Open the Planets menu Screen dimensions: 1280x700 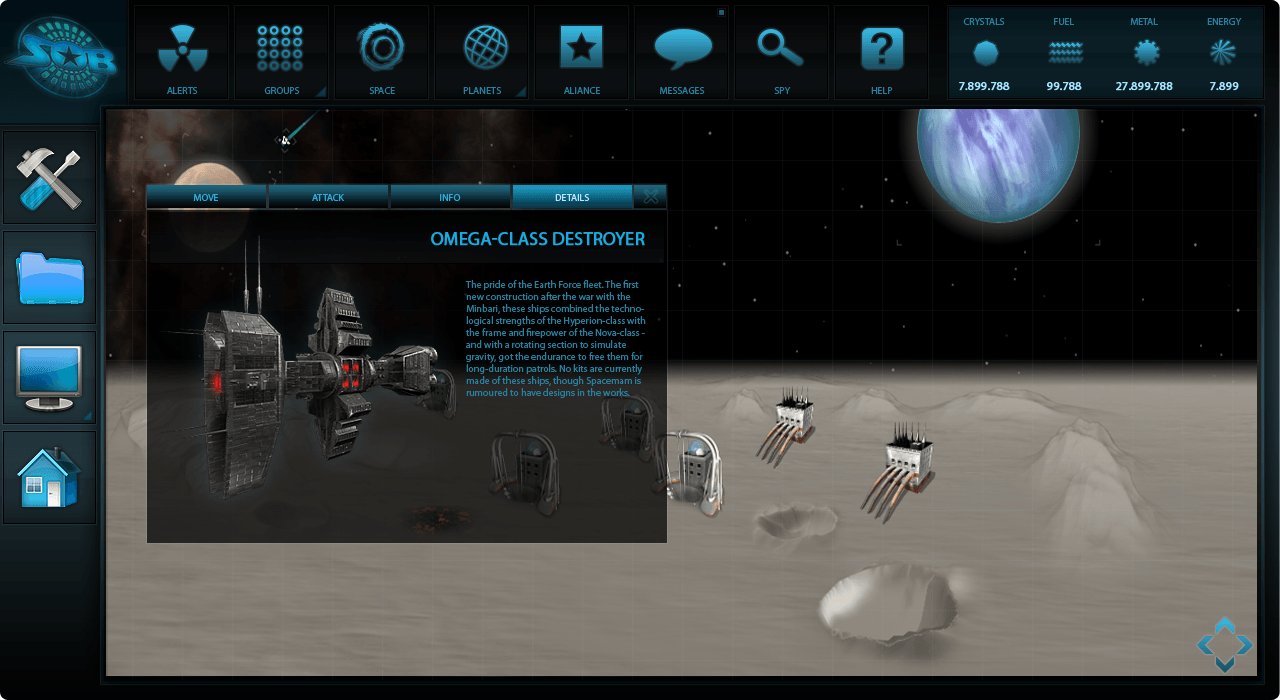[481, 52]
